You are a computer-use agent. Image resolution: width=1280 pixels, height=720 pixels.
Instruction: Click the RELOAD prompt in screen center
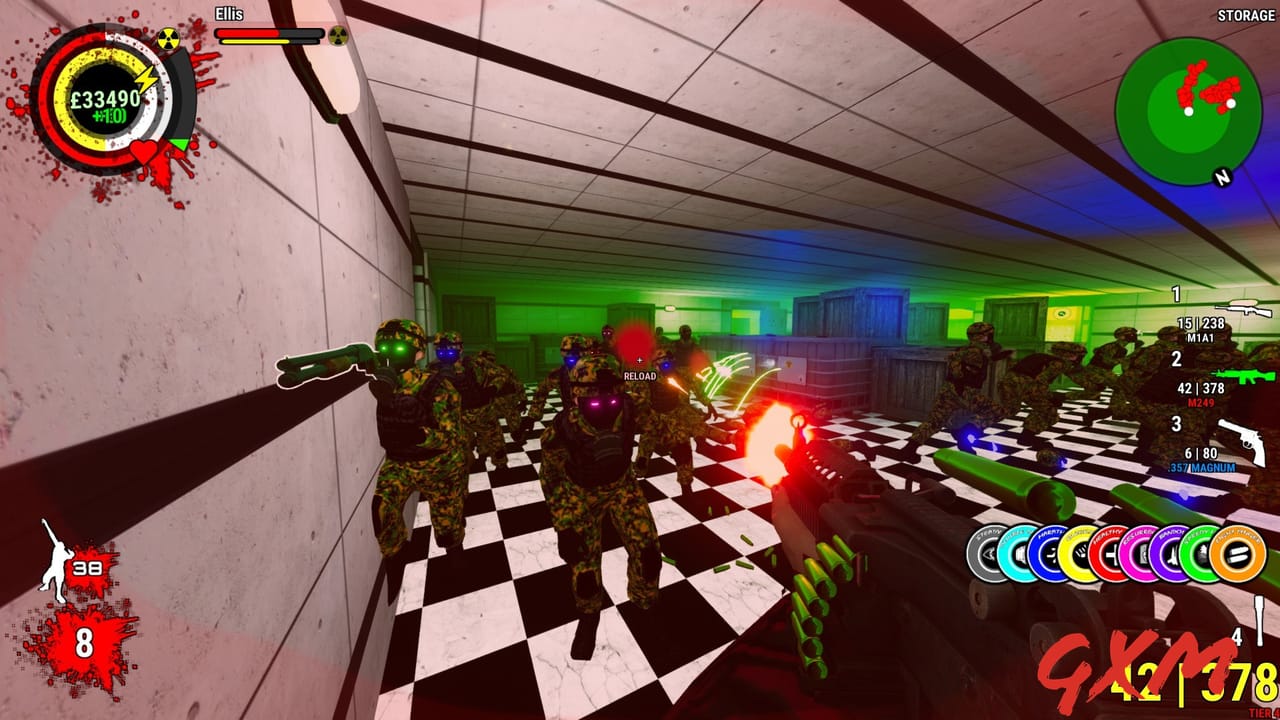click(638, 376)
